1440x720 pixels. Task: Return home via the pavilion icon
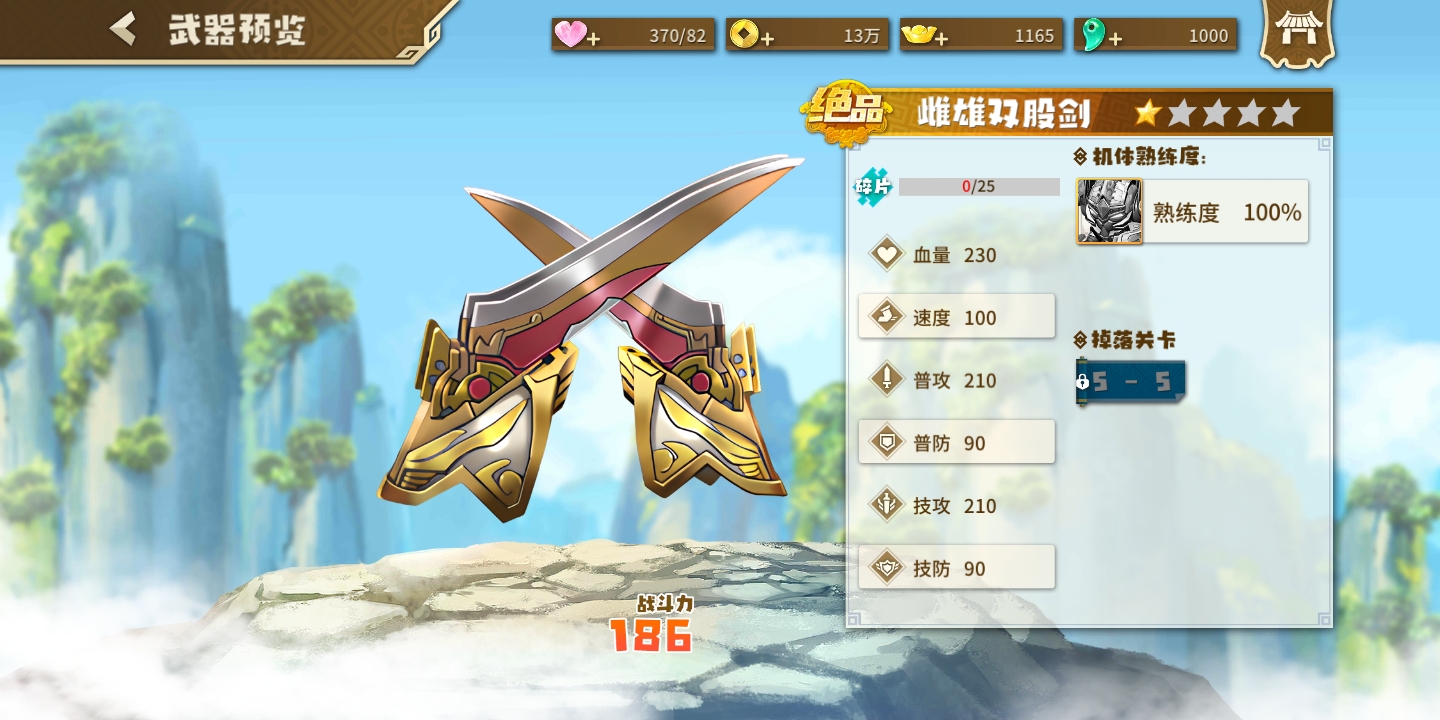point(1298,30)
